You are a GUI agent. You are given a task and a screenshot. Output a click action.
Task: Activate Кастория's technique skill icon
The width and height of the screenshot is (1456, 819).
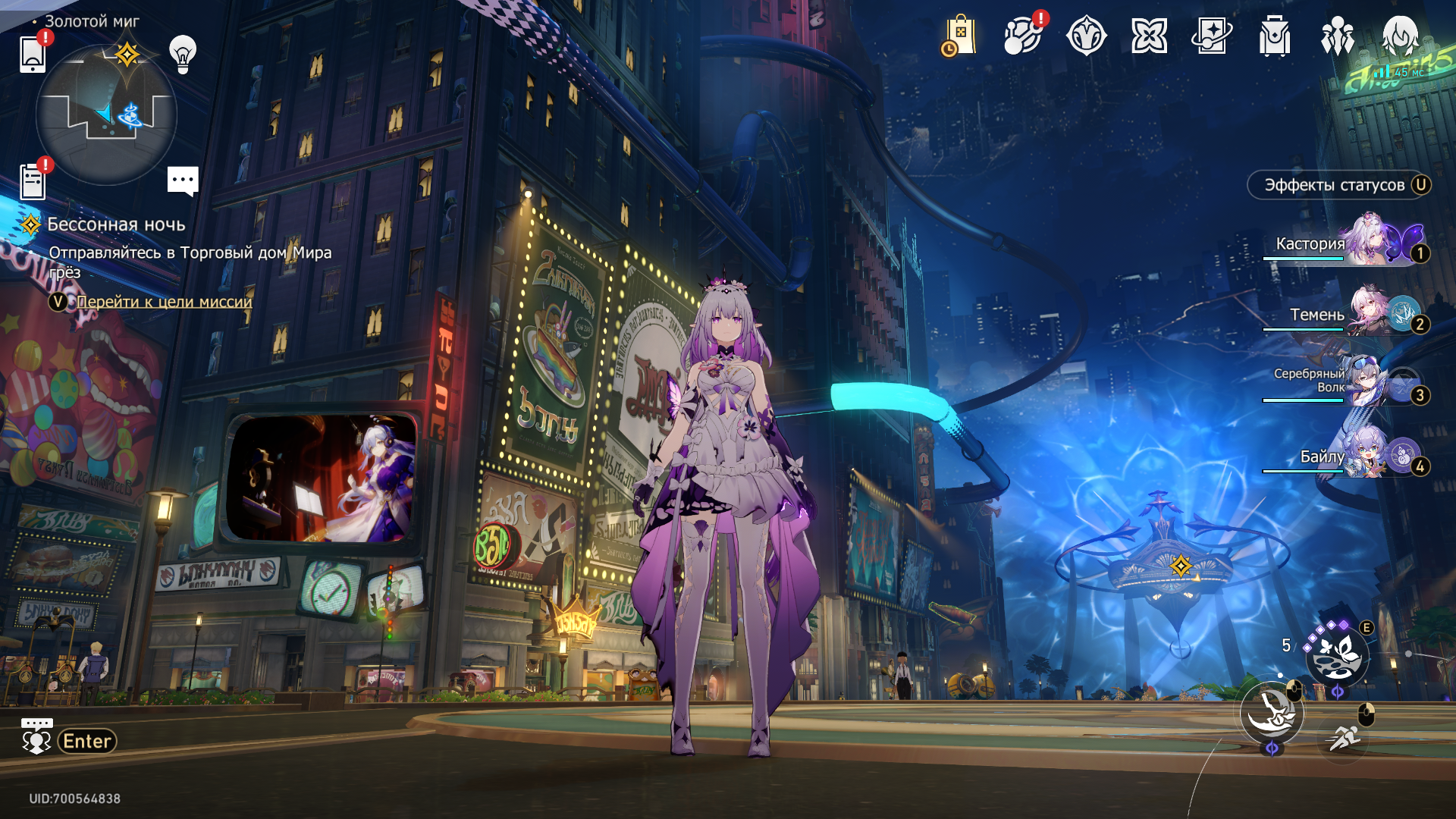[x=1336, y=656]
